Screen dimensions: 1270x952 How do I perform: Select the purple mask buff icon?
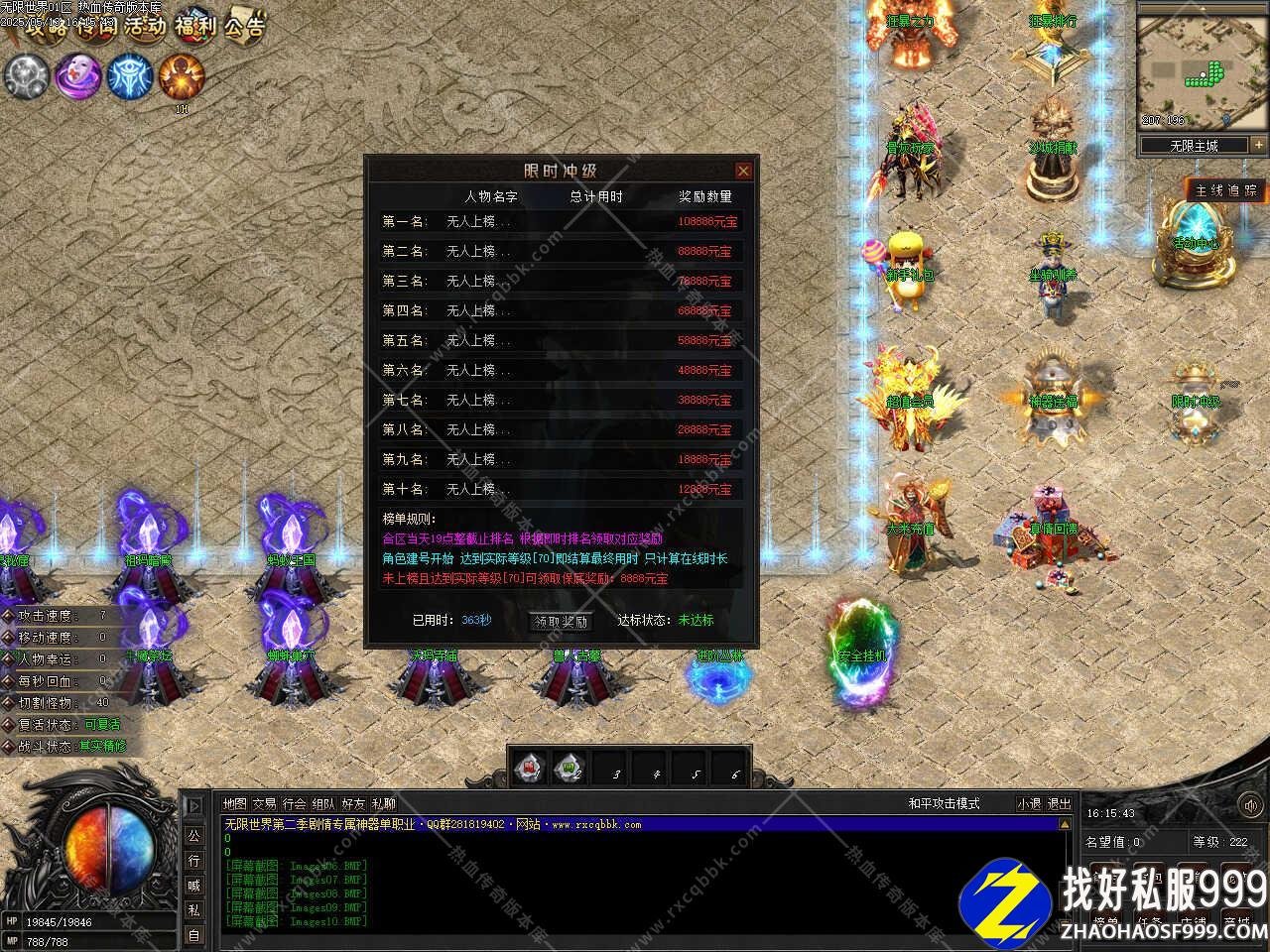pyautogui.click(x=77, y=76)
